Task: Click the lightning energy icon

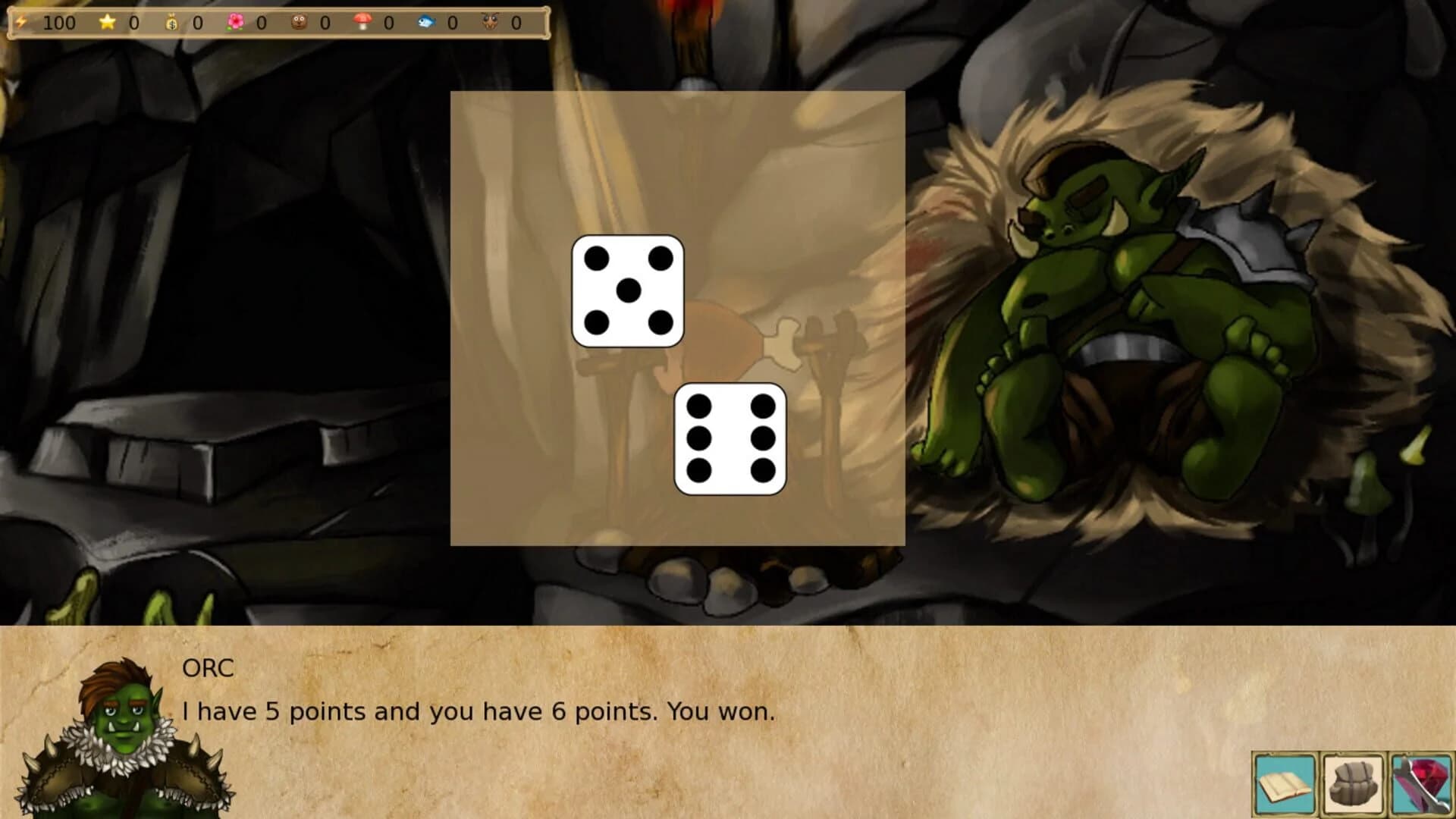Action: point(20,23)
